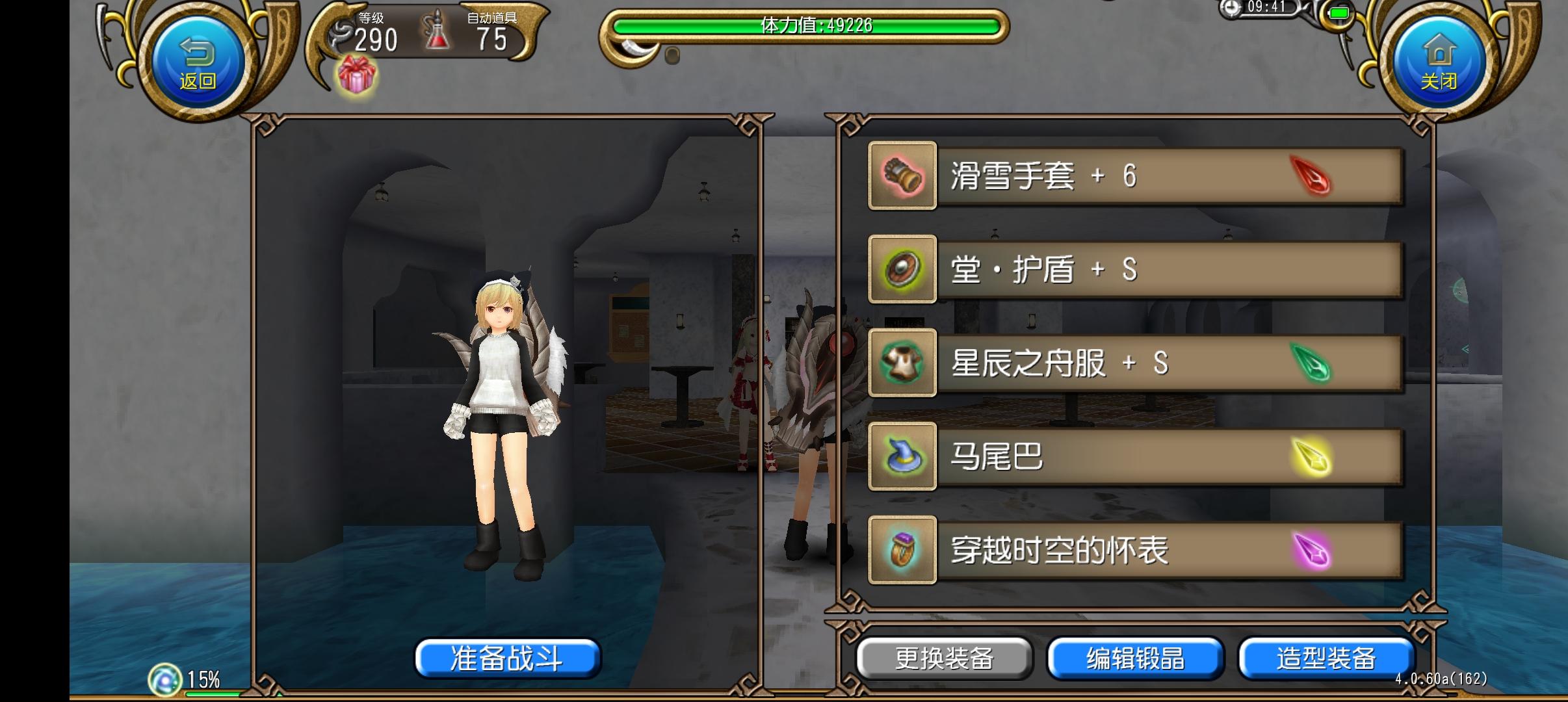The image size is (1568, 702).
Task: Select the Ski Gloves (滑雪手套) weapon icon
Action: (x=903, y=177)
